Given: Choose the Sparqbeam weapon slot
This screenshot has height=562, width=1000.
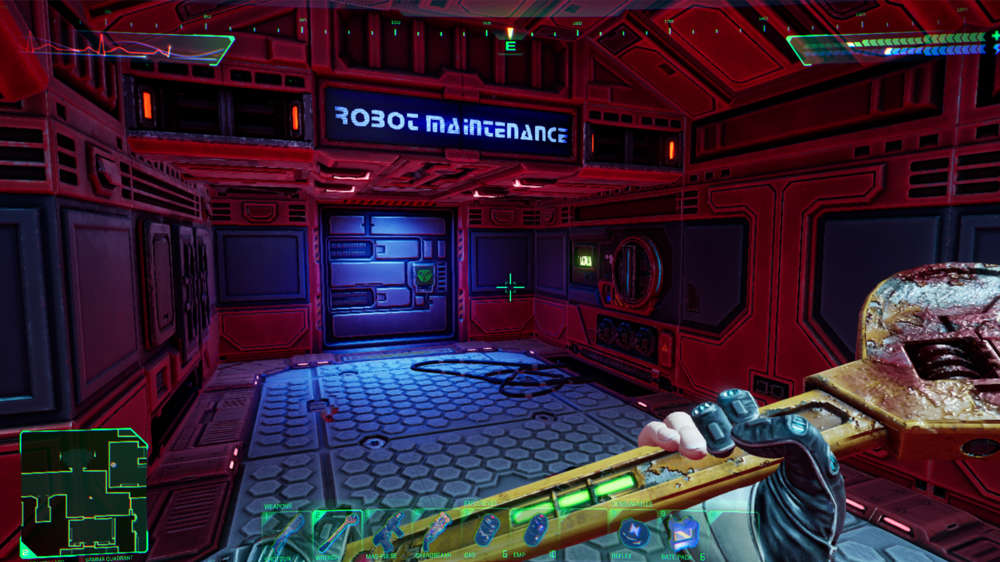Looking at the screenshot, I should [x=437, y=530].
